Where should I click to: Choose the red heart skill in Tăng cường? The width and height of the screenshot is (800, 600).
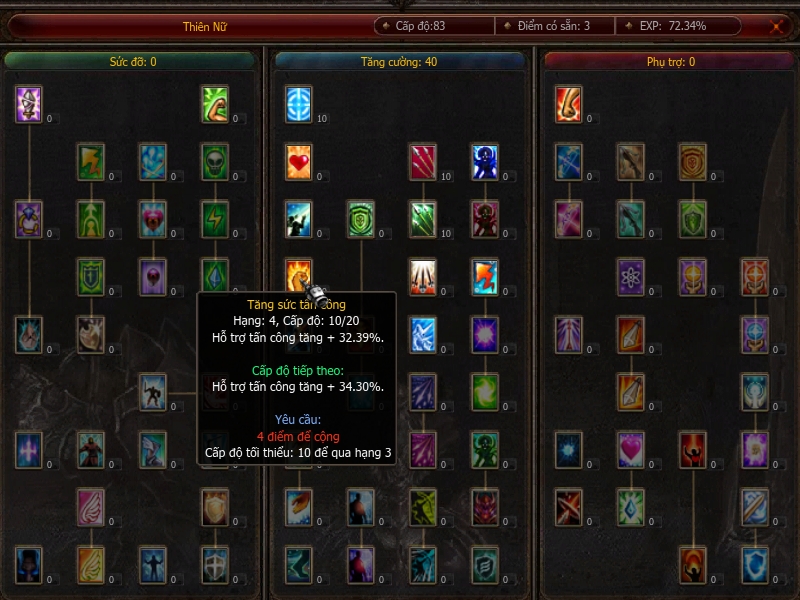pyautogui.click(x=298, y=161)
